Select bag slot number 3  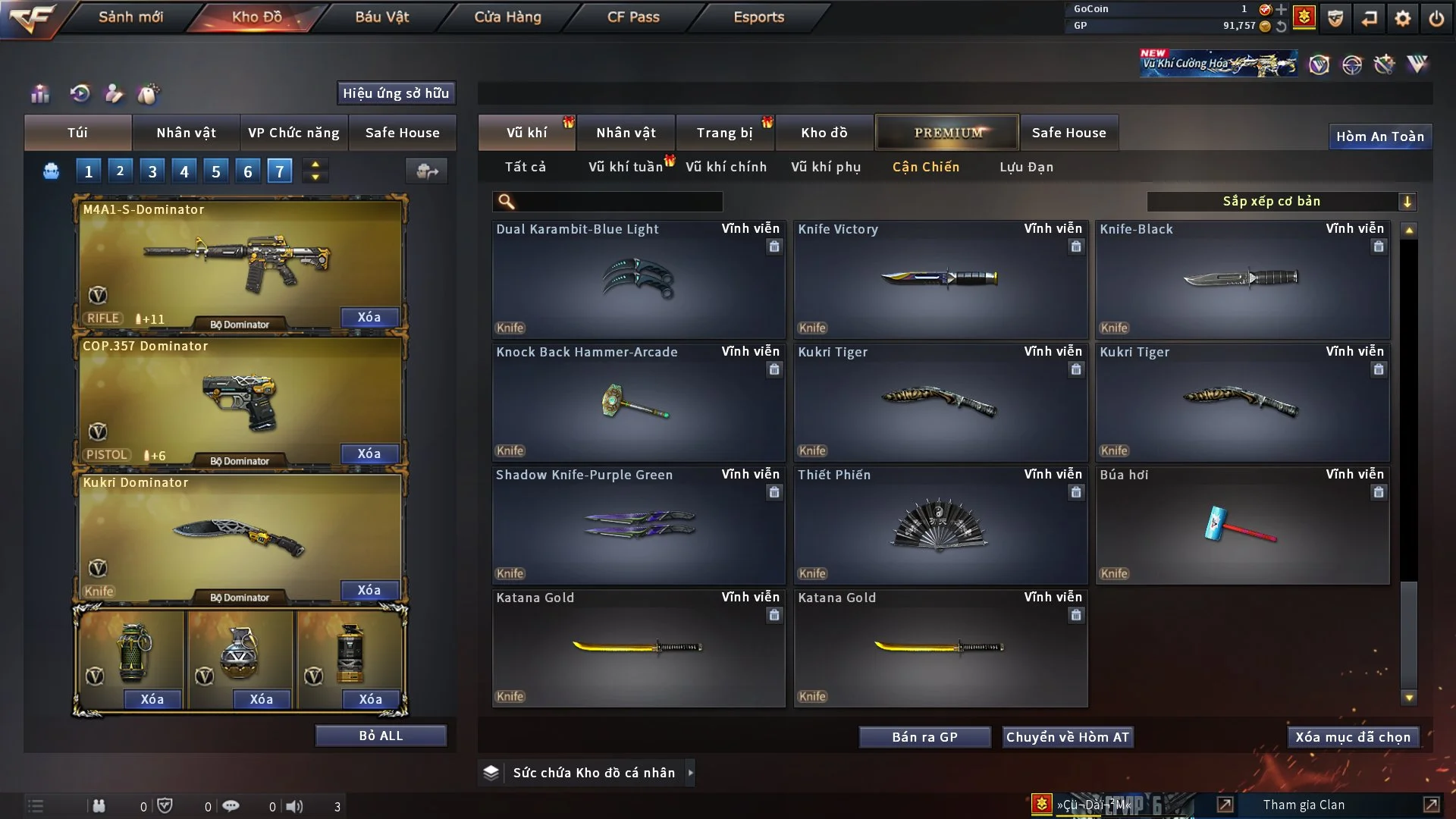coord(152,171)
